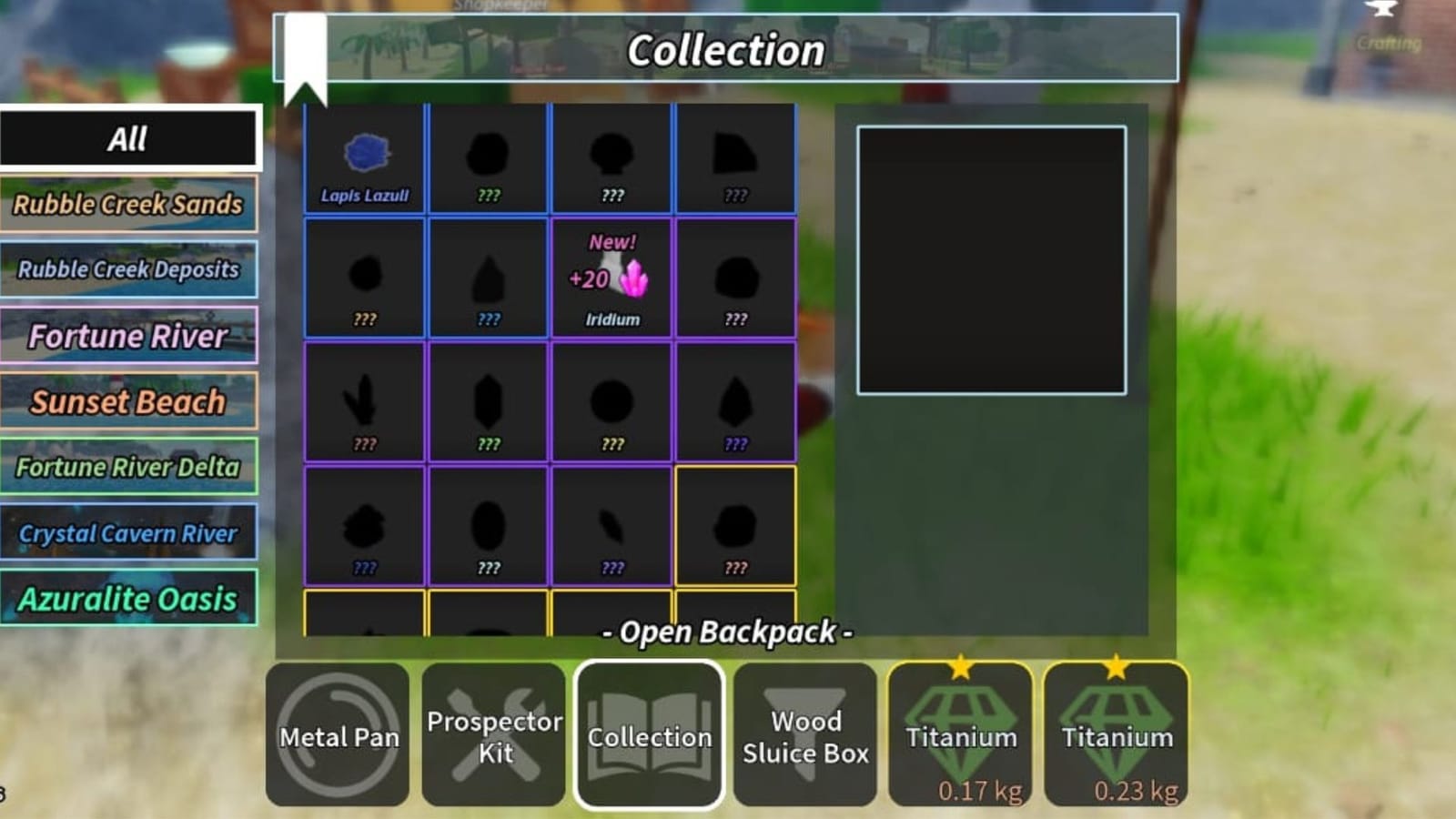
Task: Click the bookmark ribbon on the Collection header
Action: [x=307, y=50]
